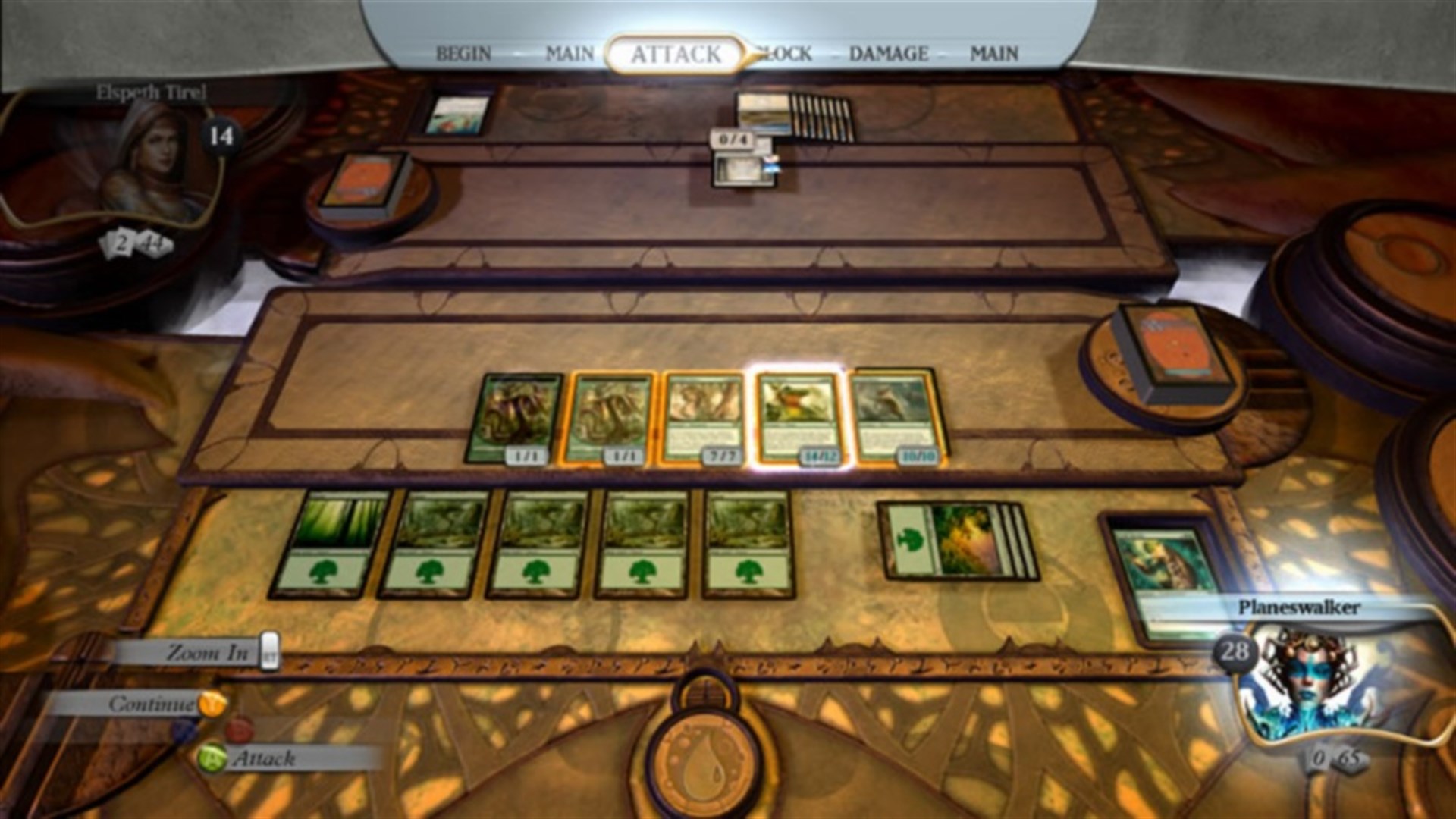Toggle attack selection on the leftmost 1/1 creature
Screen dimensions: 1456x819
click(516, 417)
